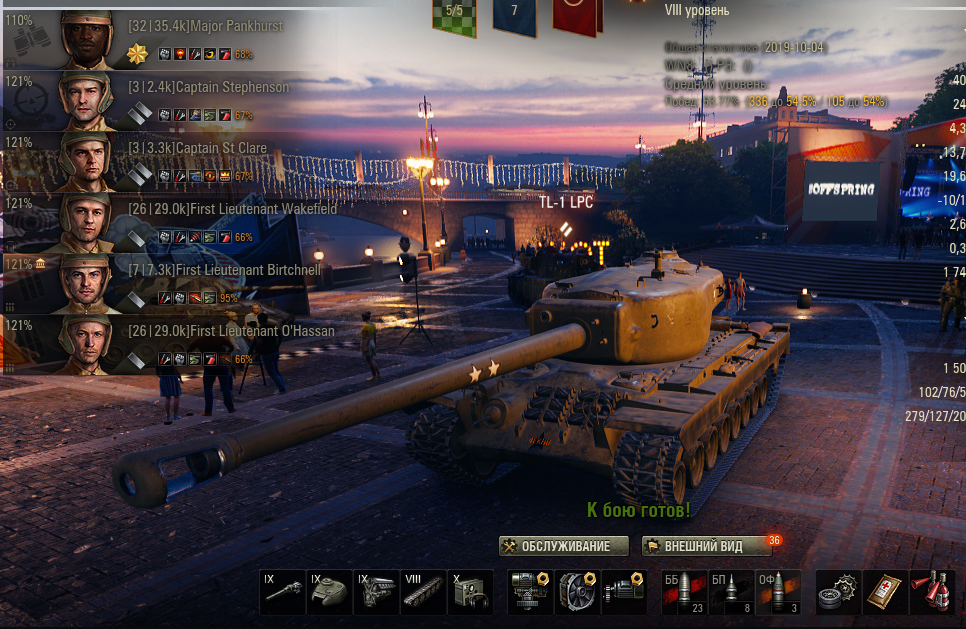Open the Обслуживание service button
This screenshot has height=629, width=966.
coord(564,546)
